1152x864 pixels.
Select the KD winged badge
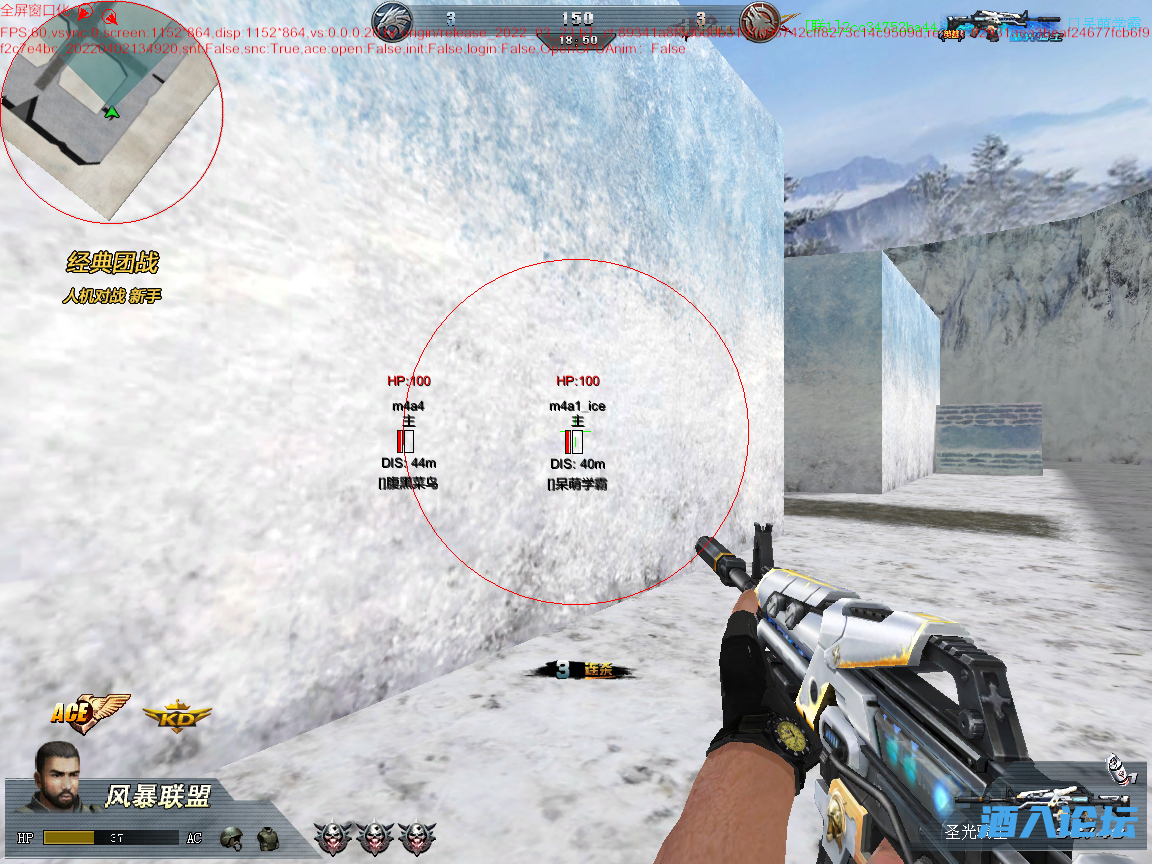[177, 716]
